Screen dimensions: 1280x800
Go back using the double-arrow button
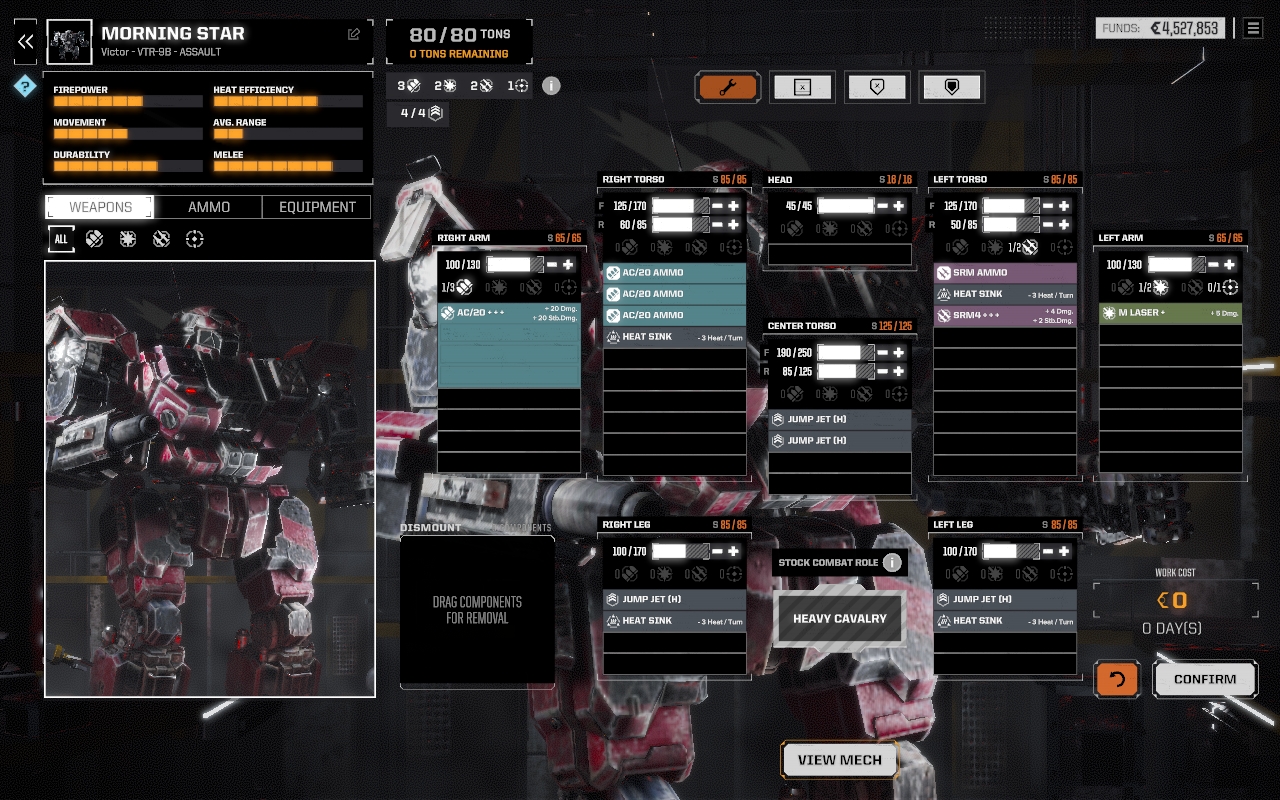(26, 41)
